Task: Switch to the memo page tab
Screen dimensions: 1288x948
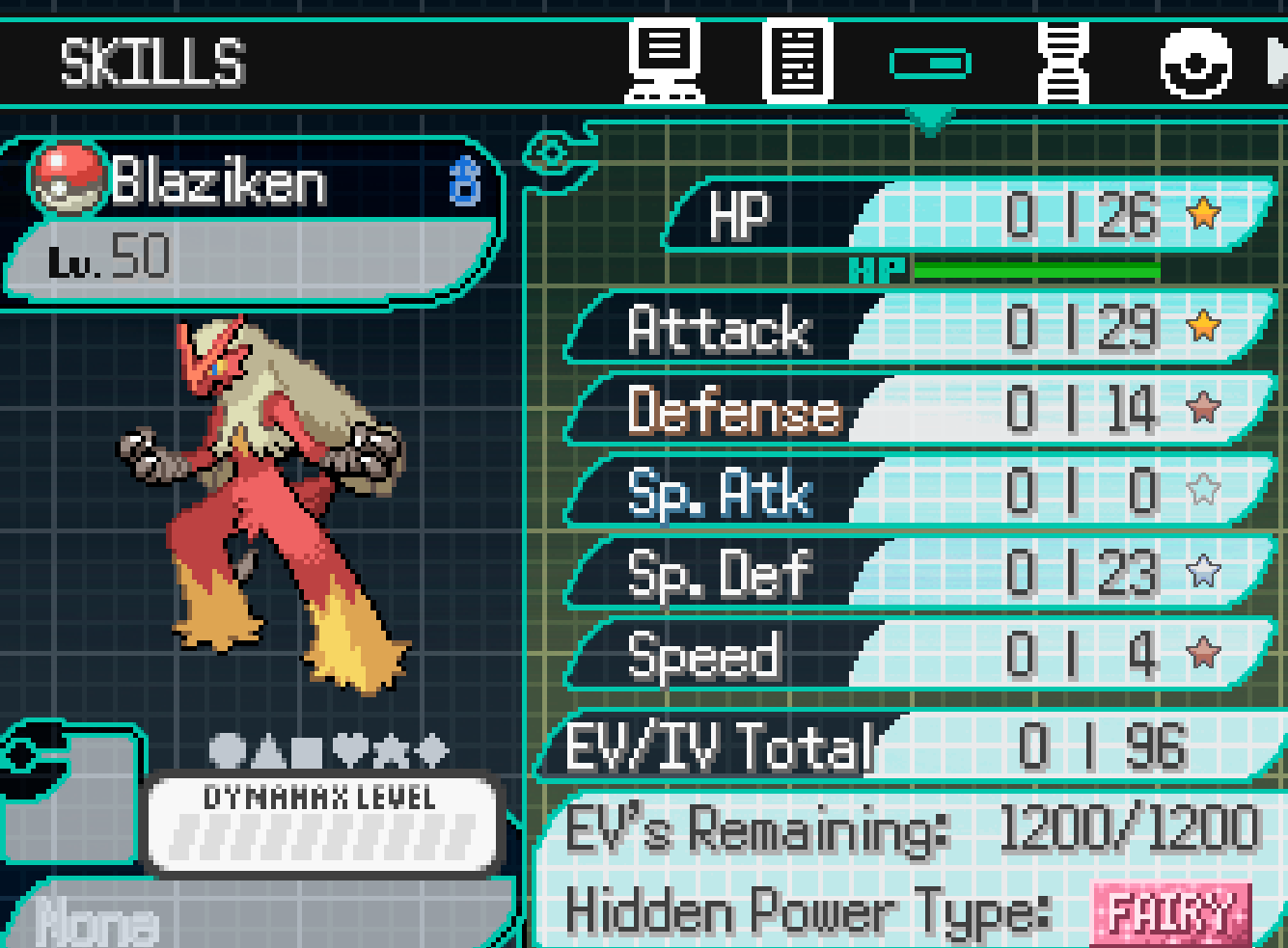Action: (797, 61)
